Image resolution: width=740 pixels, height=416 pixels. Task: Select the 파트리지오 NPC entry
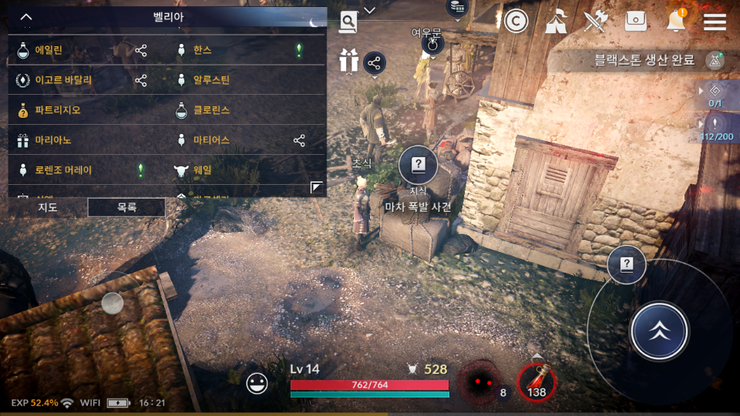pos(57,110)
